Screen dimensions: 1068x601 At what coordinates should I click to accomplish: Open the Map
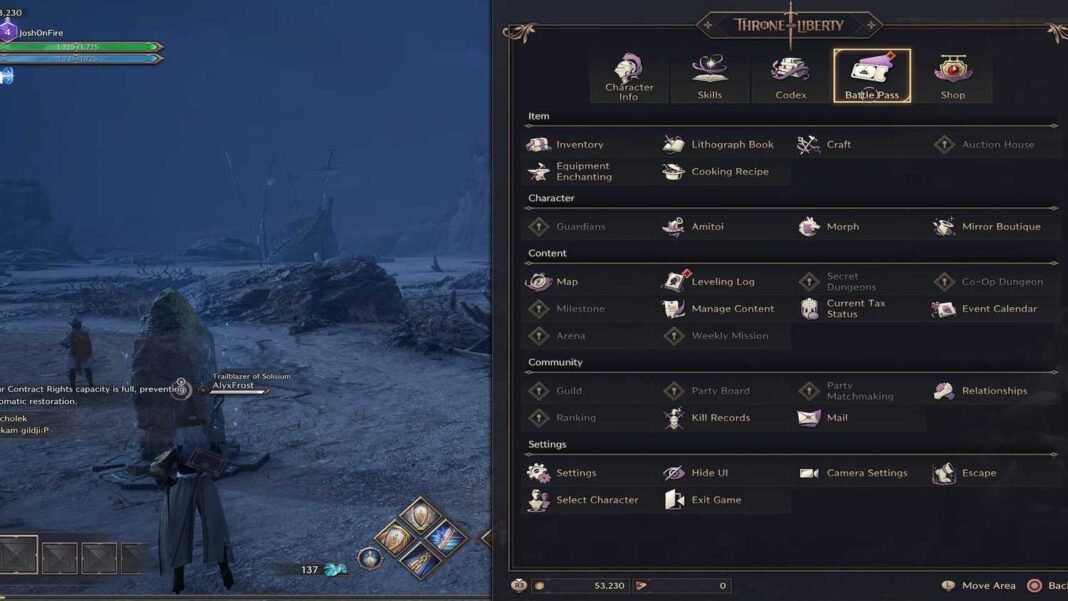(x=566, y=282)
